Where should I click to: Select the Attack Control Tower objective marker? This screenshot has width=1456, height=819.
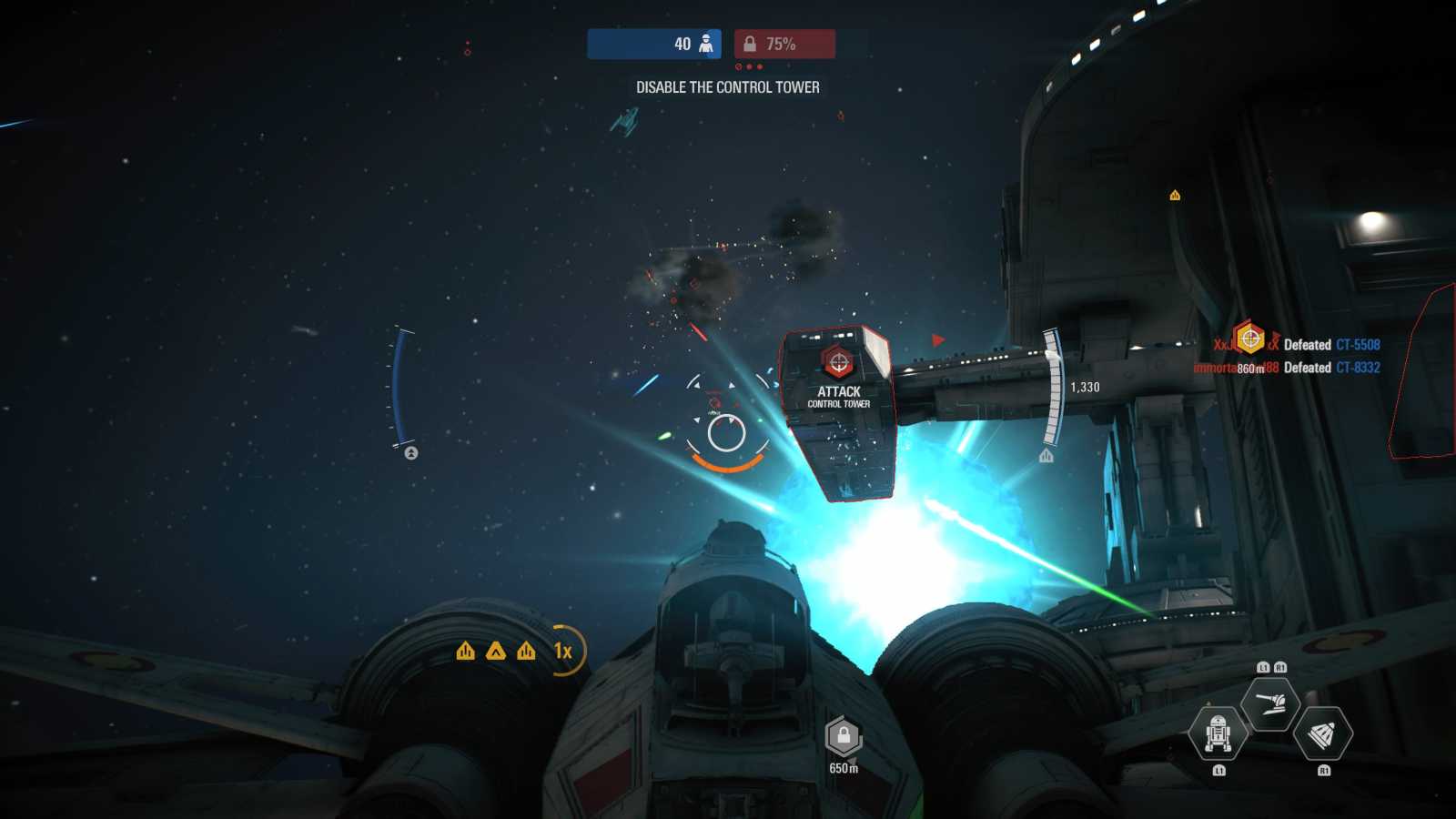pyautogui.click(x=838, y=363)
